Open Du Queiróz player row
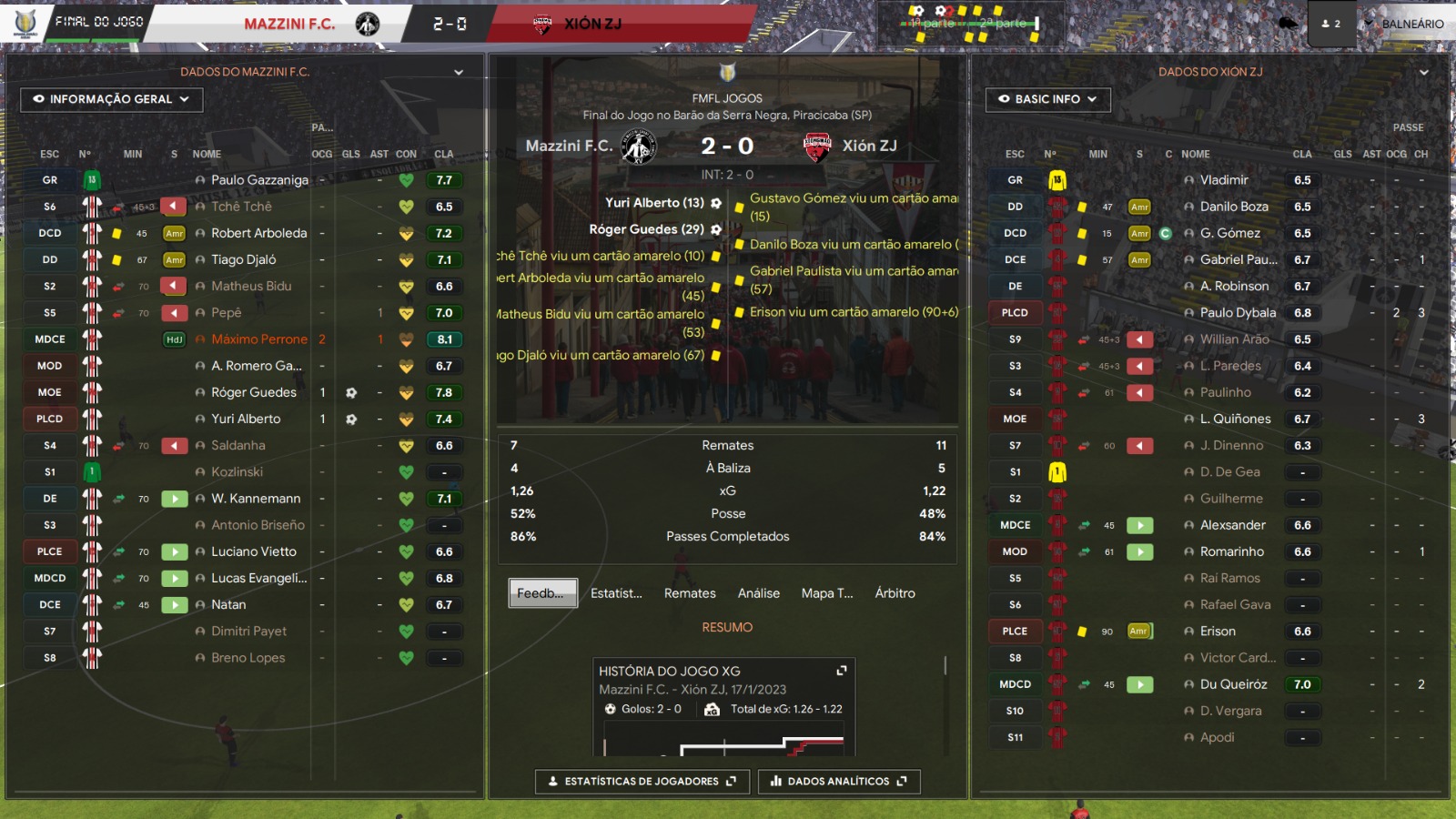 pos(1233,684)
